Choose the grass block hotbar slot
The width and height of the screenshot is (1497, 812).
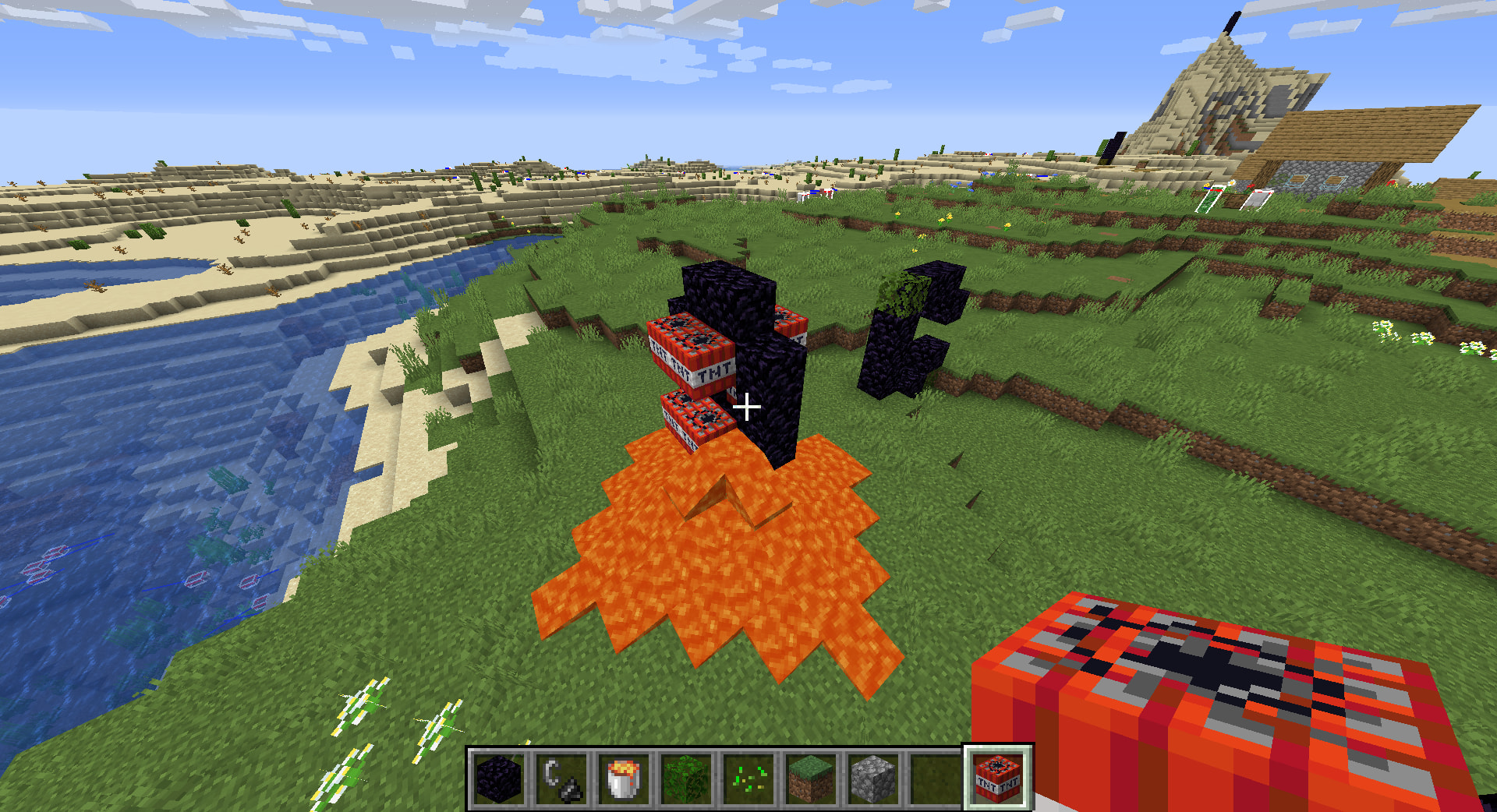tap(811, 778)
